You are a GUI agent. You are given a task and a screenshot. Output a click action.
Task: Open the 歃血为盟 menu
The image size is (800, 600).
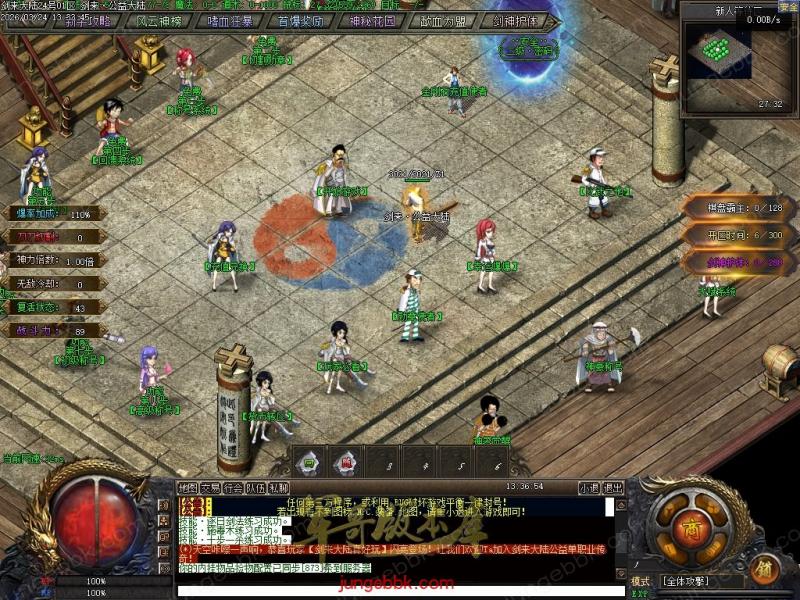[x=443, y=19]
